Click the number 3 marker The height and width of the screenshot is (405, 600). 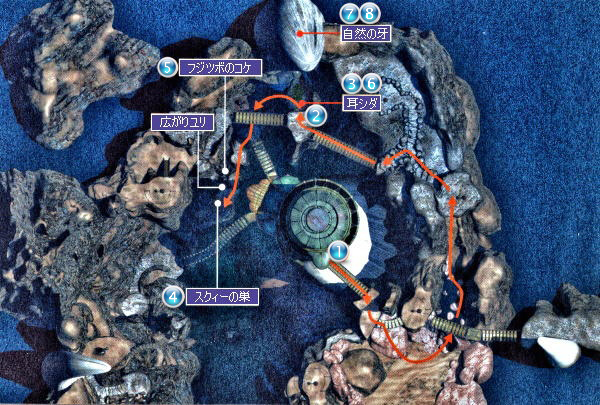click(x=352, y=85)
